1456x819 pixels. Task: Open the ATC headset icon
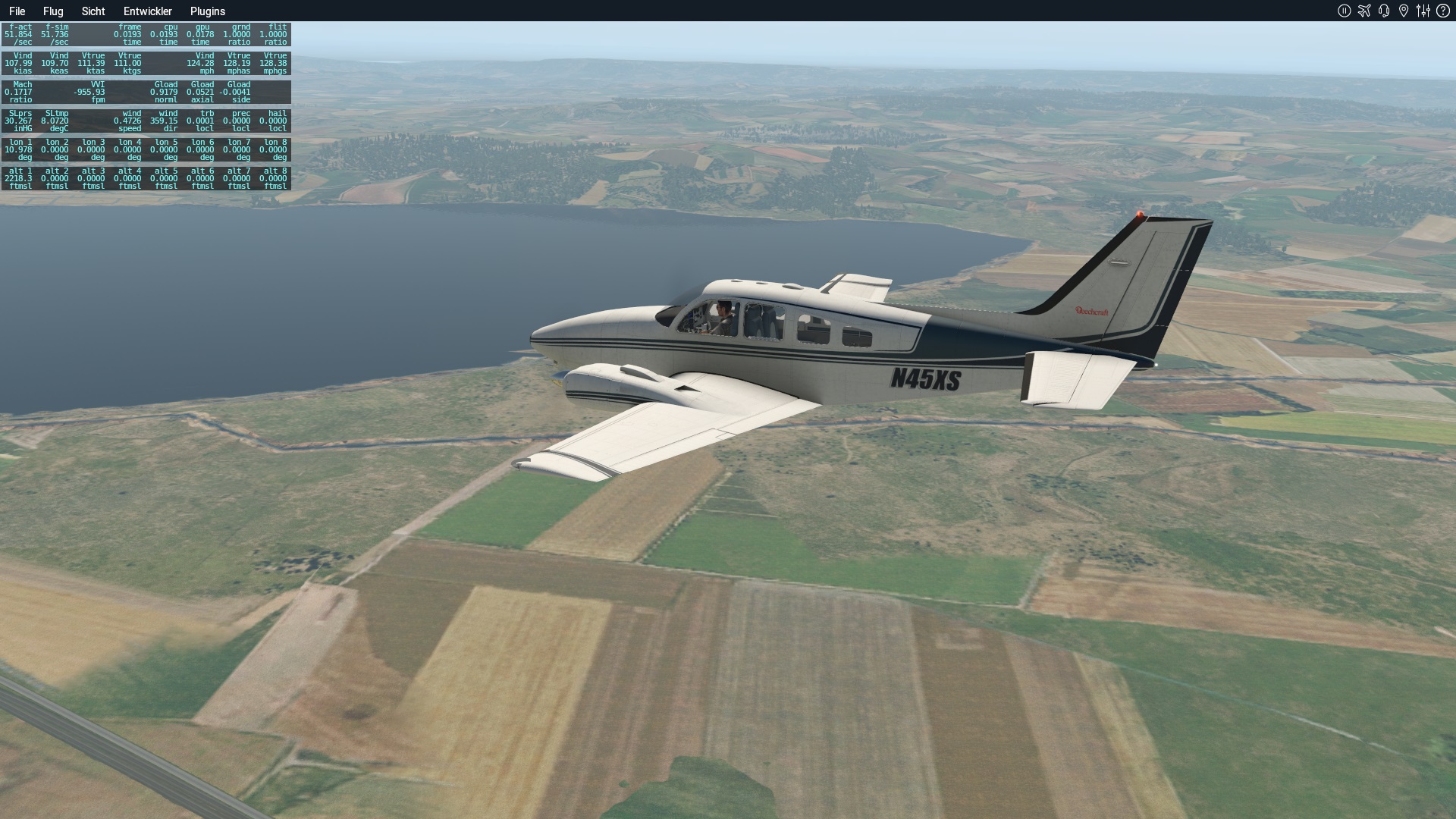coord(1384,11)
